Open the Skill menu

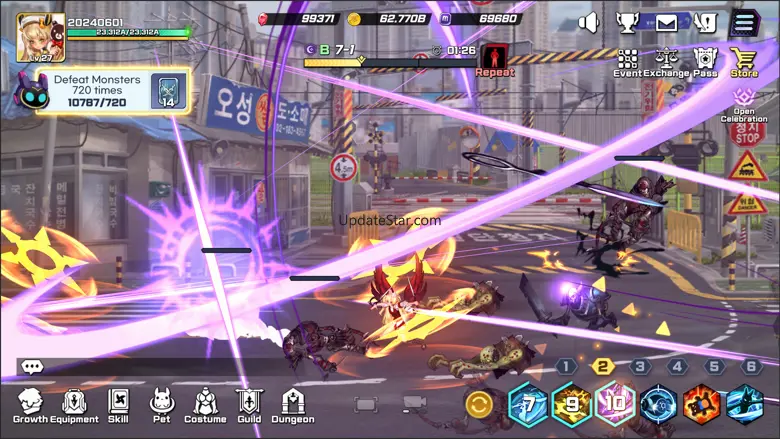(119, 405)
